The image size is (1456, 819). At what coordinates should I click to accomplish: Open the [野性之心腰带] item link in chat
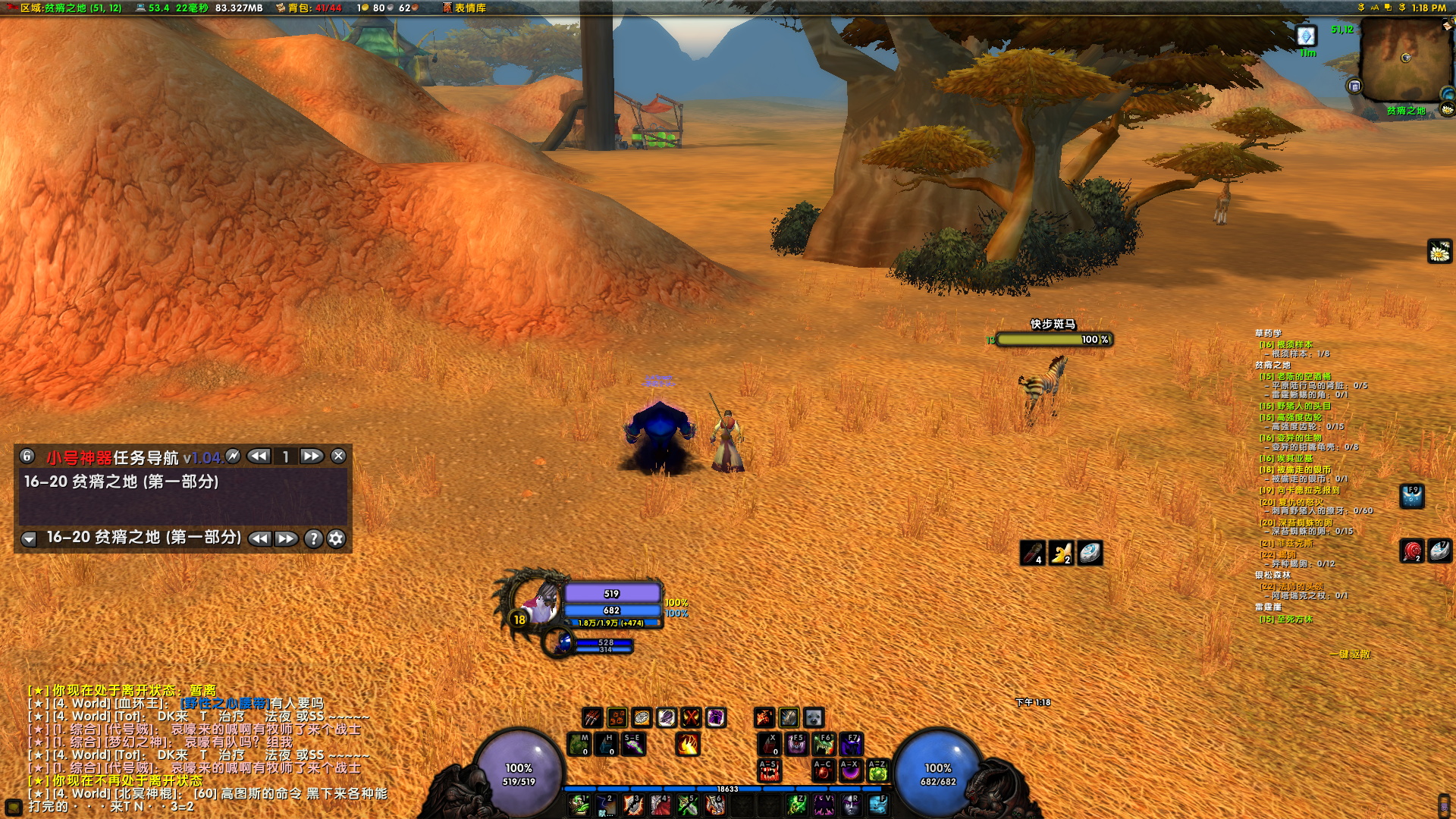pos(225,703)
